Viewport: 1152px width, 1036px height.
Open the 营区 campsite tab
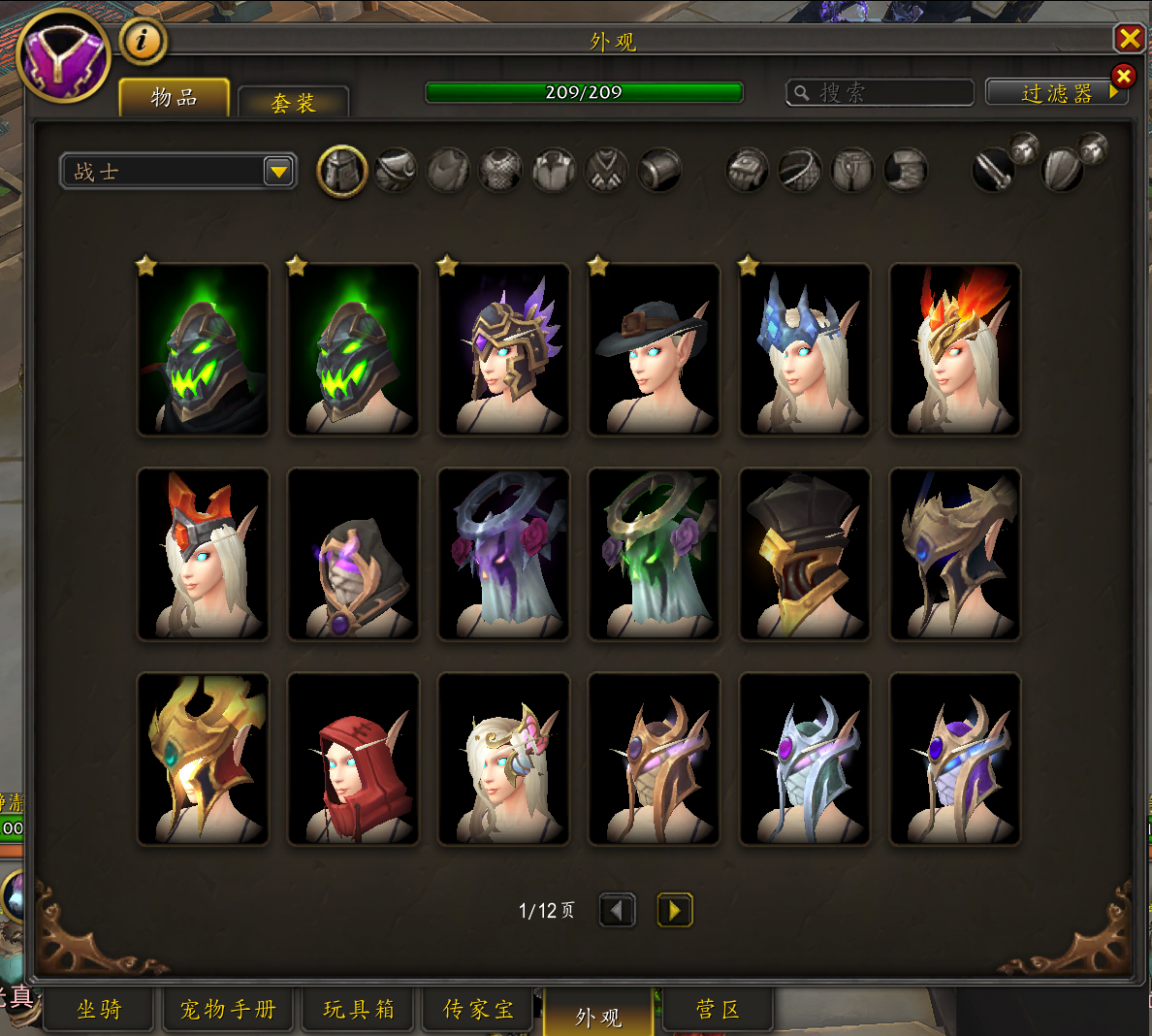(718, 1010)
